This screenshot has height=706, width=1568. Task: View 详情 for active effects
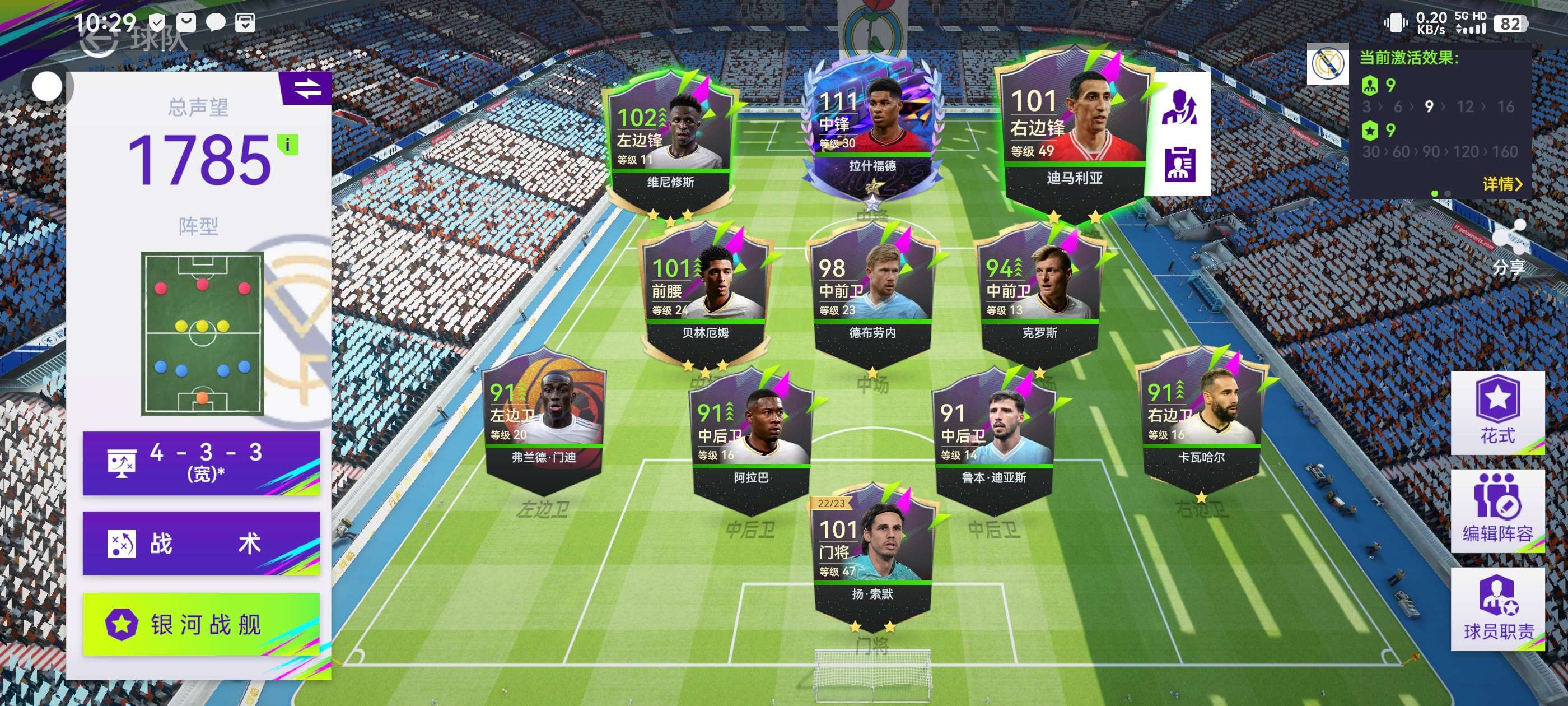(1501, 184)
